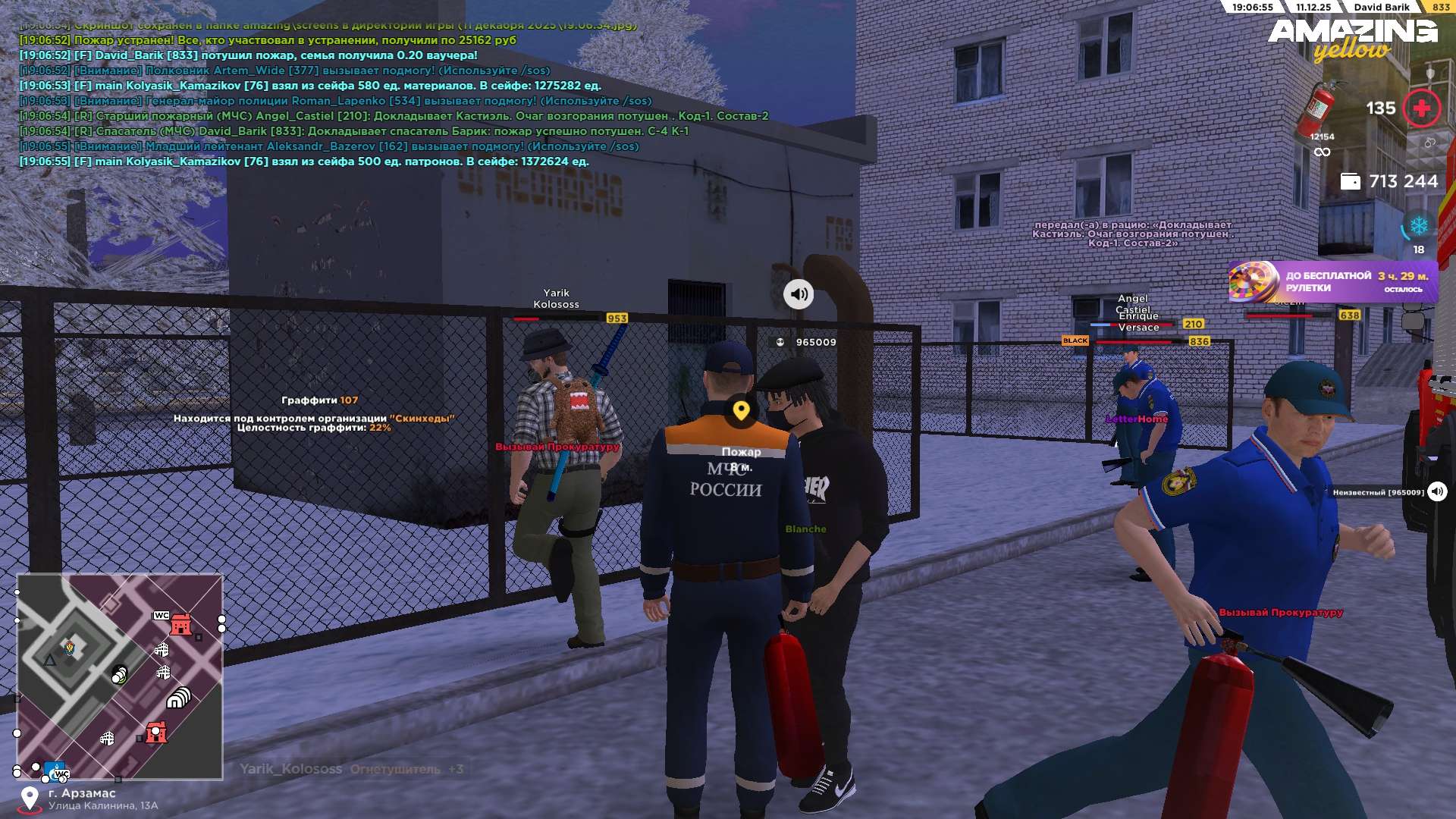1456x819 pixels.
Task: Click the voice speaker icon beside Неизвестный [965009]
Action: pos(1437,492)
